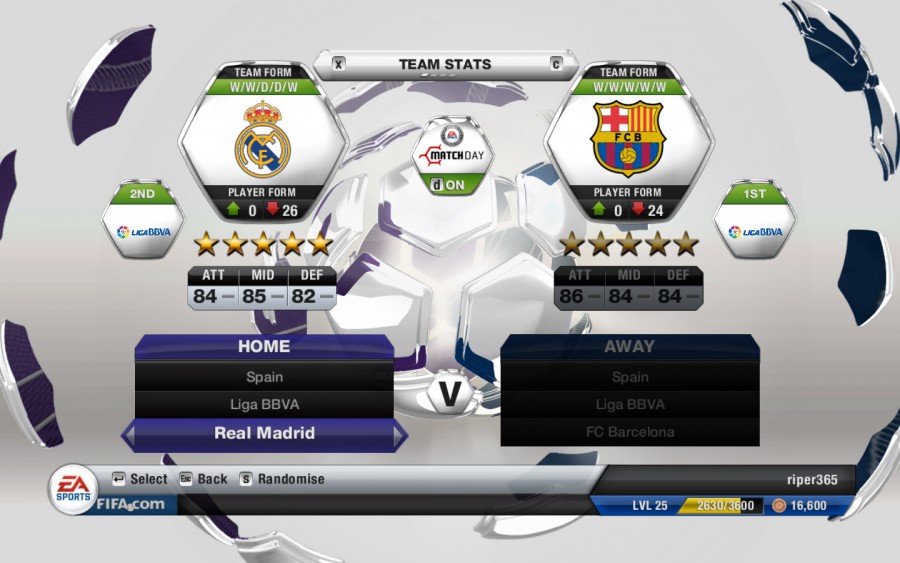This screenshot has width=900, height=563.
Task: Toggle the Match Day ON setting
Action: [449, 184]
